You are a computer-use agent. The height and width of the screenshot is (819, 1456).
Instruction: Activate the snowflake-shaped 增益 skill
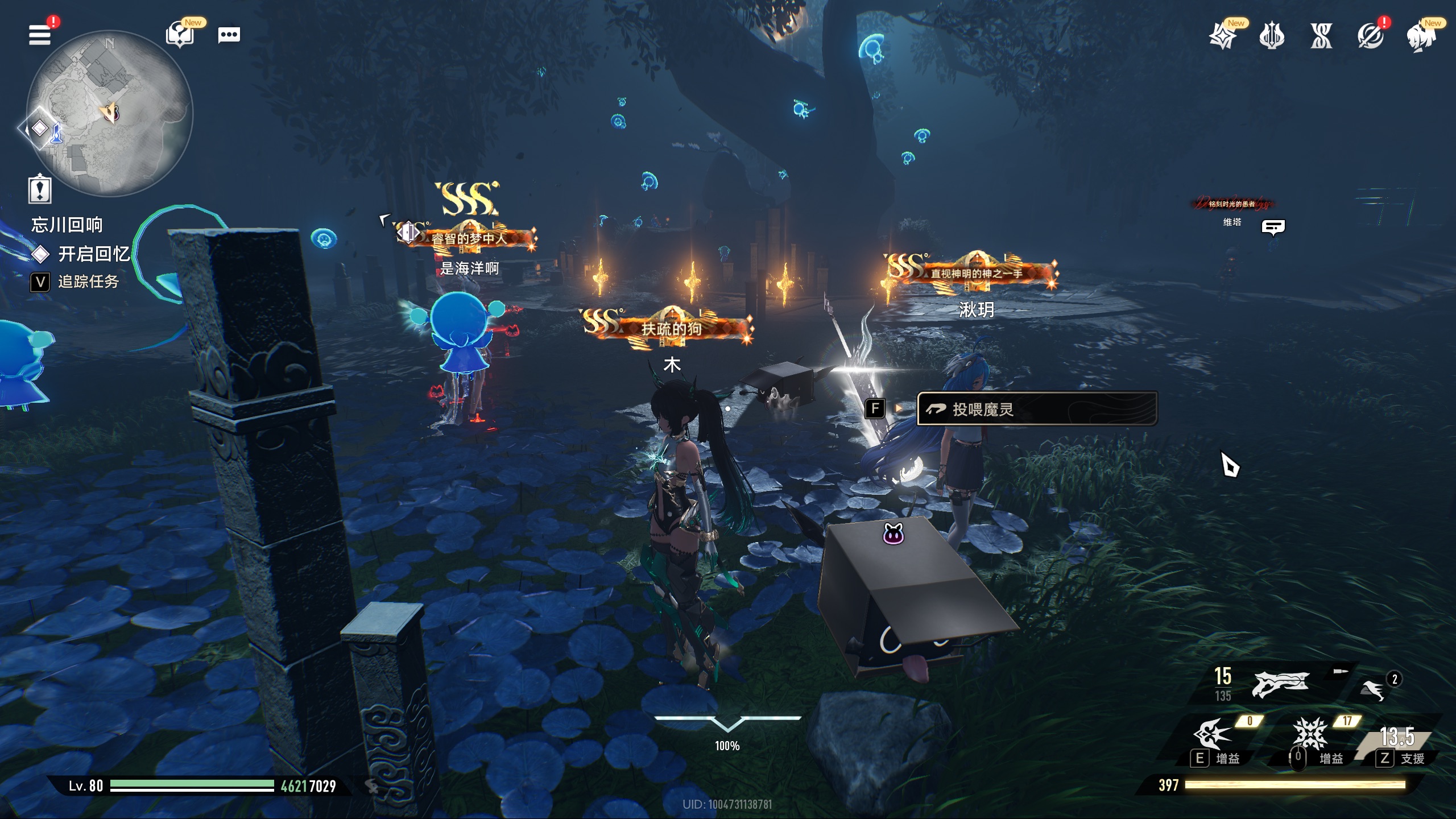1310,734
